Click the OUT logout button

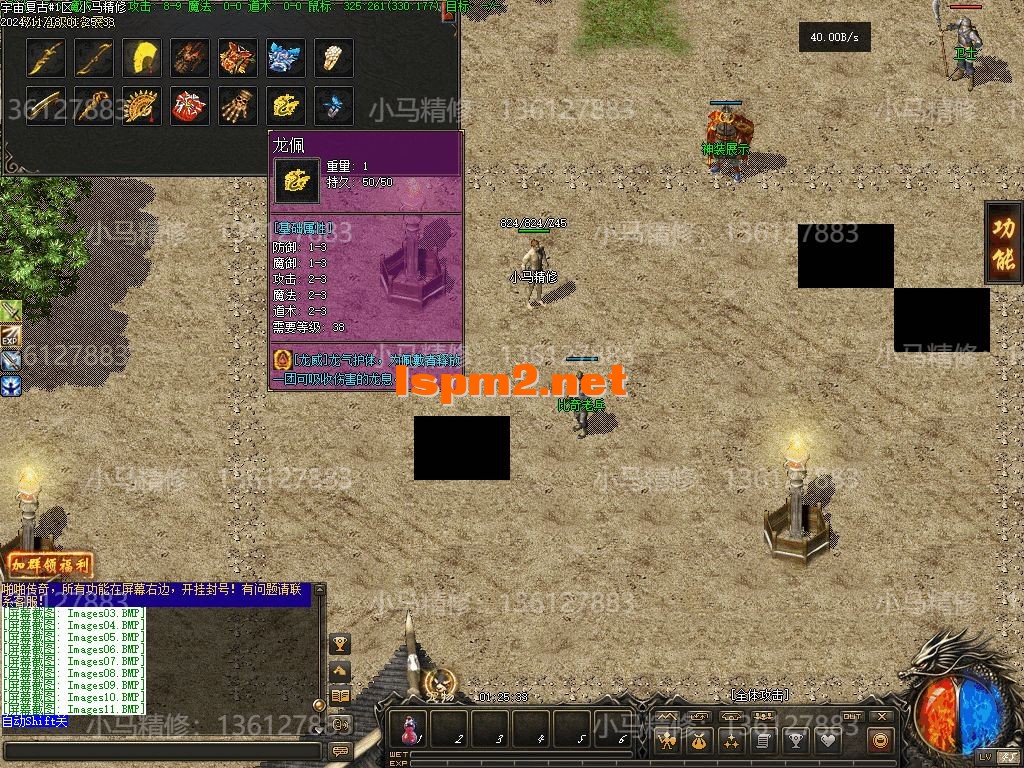point(852,717)
